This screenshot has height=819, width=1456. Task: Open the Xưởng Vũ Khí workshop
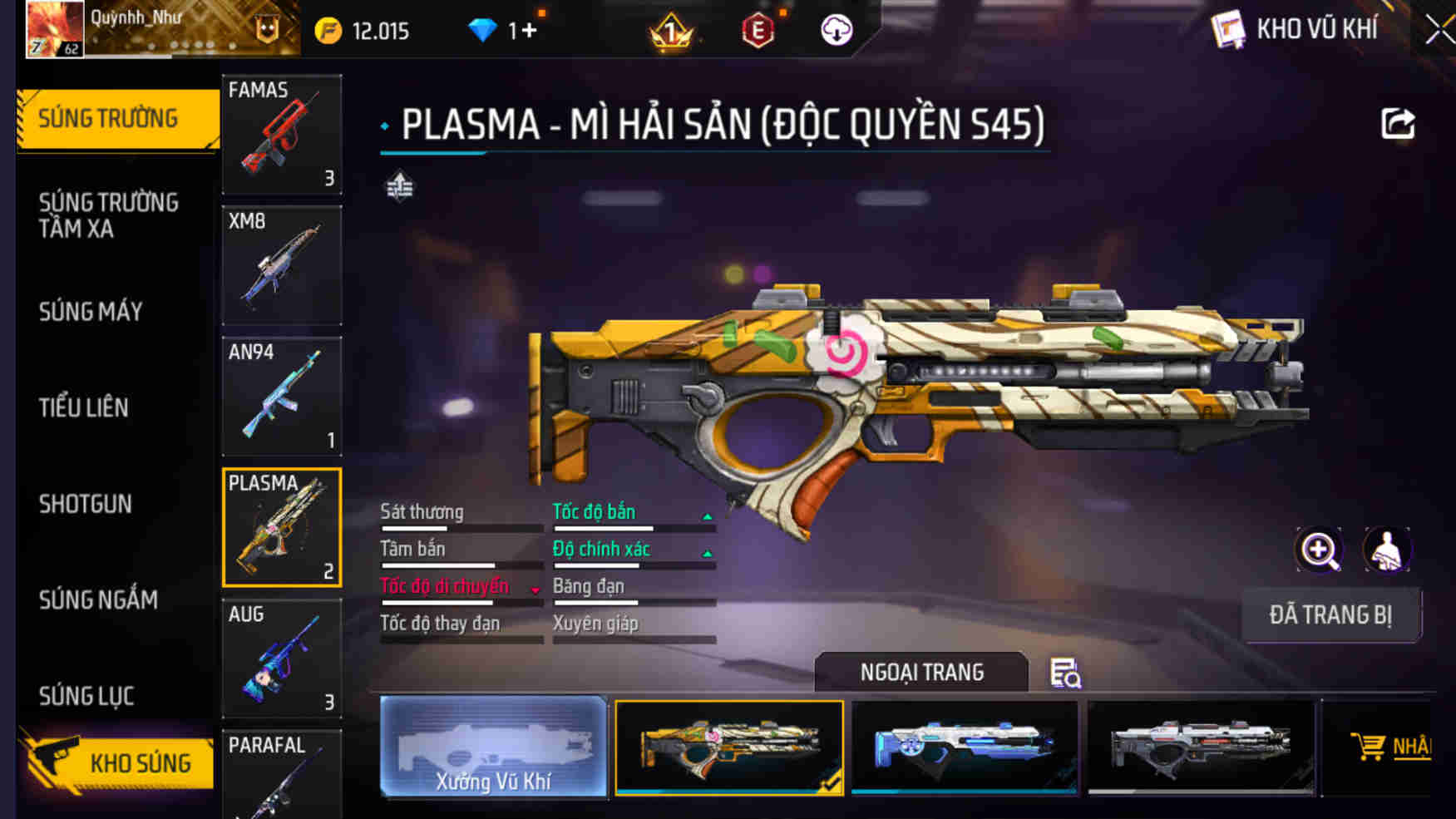tap(493, 747)
